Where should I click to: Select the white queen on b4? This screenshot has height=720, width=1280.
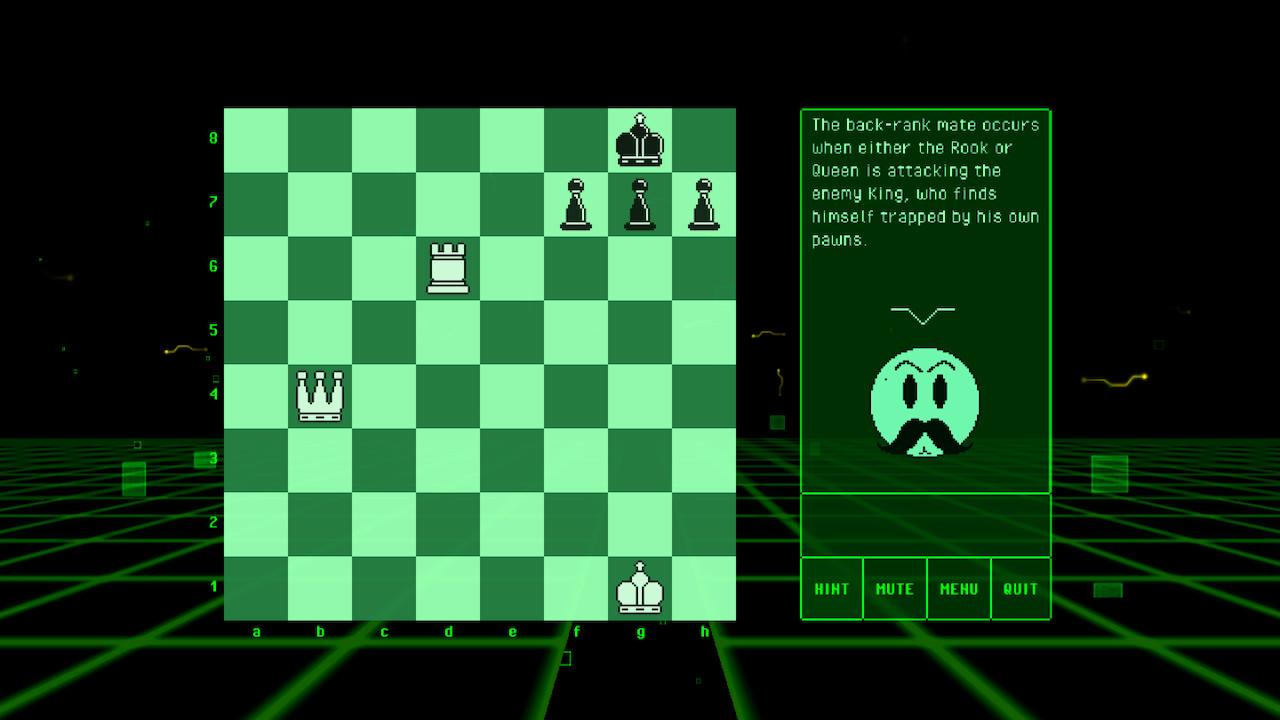pos(321,396)
